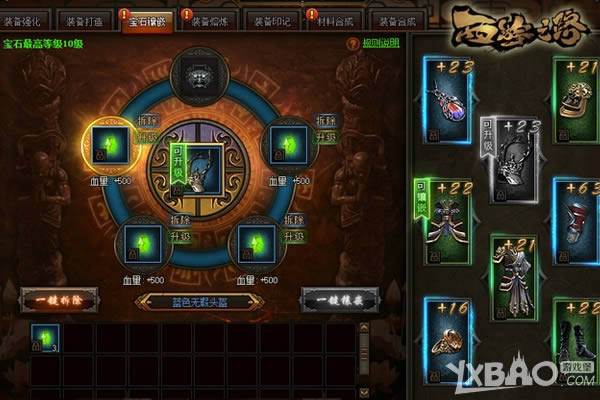Click the 一键镶嵌 inlay-all button
The image size is (600, 400).
point(335,298)
